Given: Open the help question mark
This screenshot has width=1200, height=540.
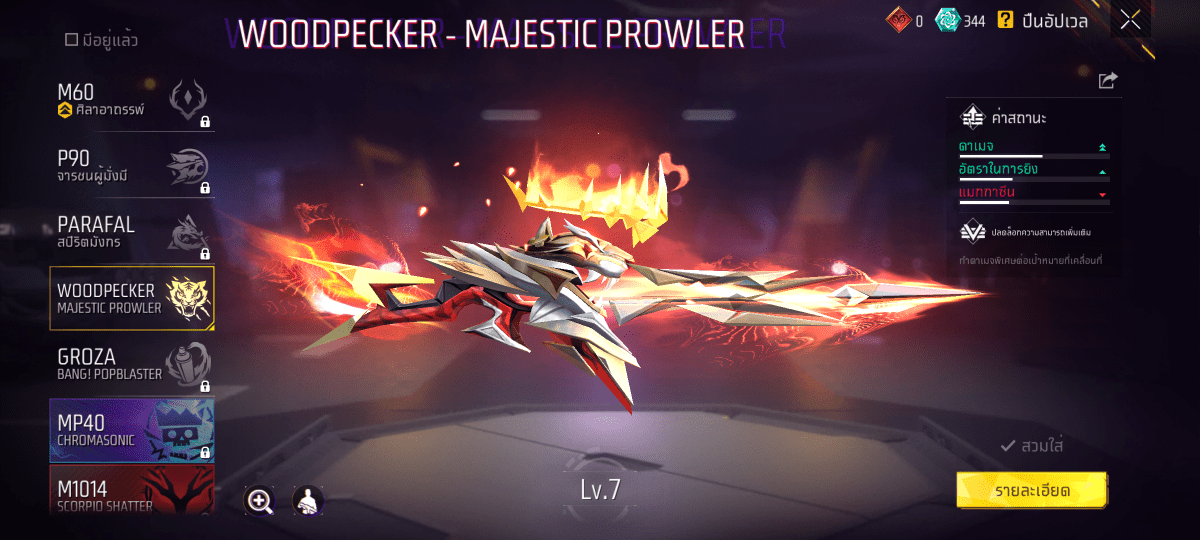Looking at the screenshot, I should (1006, 20).
